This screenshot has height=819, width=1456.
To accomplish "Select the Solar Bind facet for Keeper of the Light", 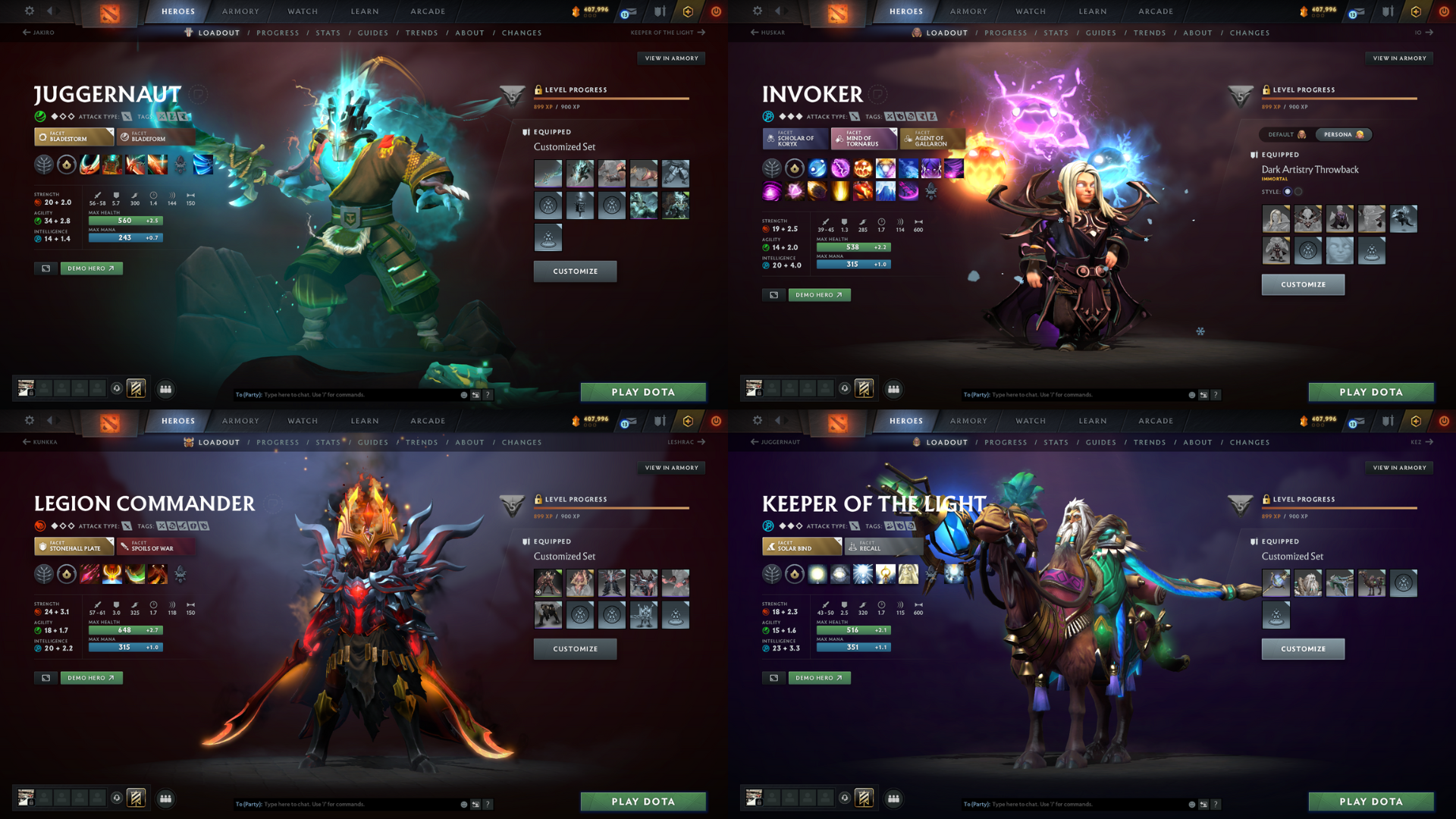I will [x=802, y=546].
